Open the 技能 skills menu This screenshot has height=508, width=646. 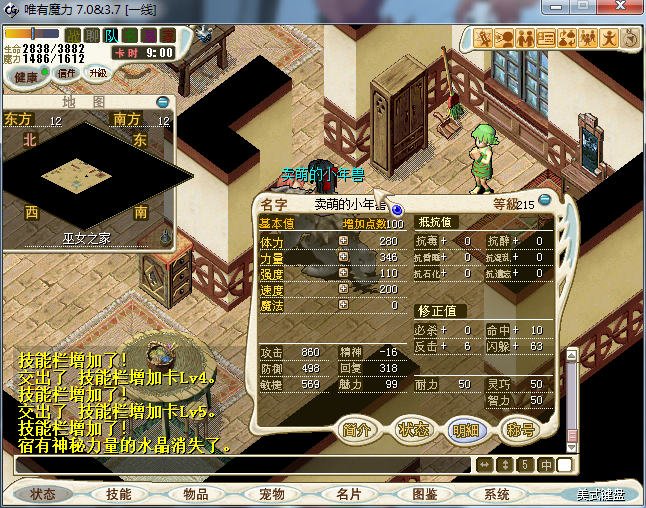tap(119, 494)
